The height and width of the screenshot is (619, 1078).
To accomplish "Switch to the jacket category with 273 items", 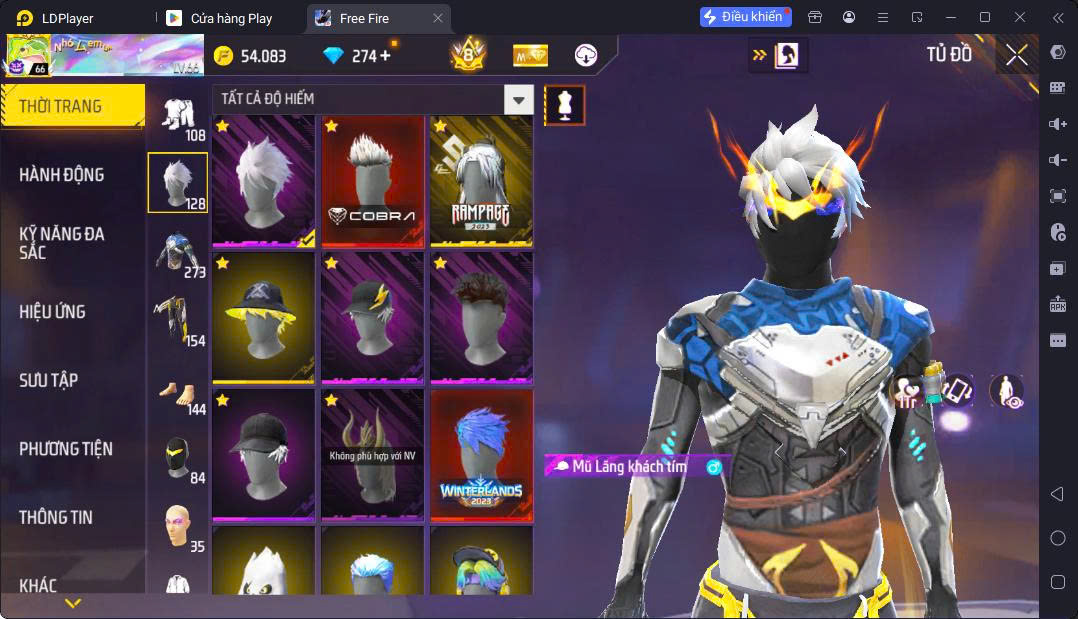I will click(x=178, y=254).
